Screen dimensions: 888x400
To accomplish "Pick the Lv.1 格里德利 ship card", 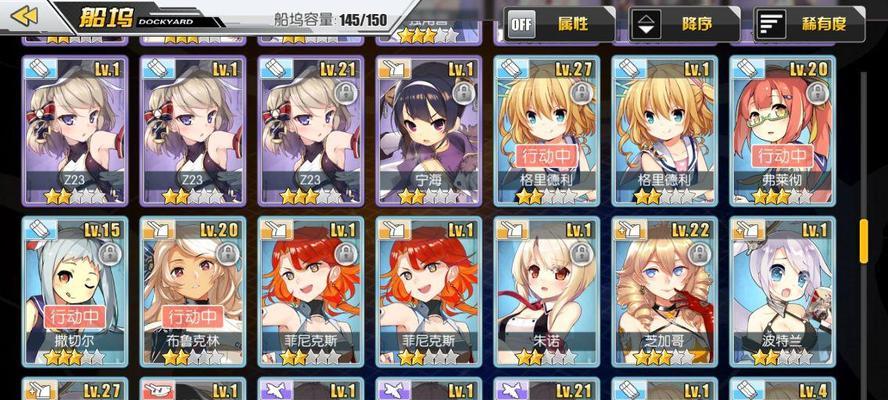I will [663, 130].
